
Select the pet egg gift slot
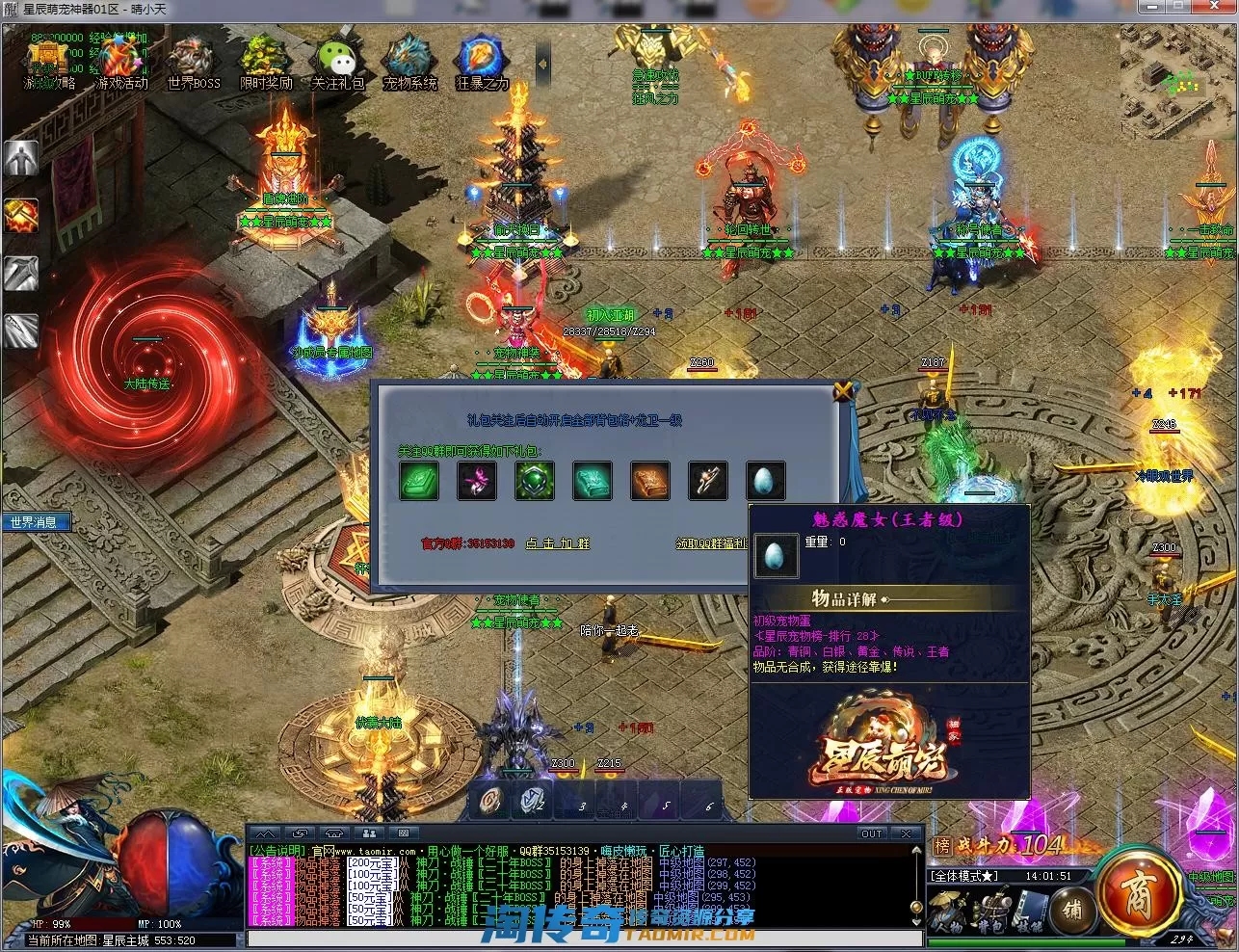click(x=766, y=481)
